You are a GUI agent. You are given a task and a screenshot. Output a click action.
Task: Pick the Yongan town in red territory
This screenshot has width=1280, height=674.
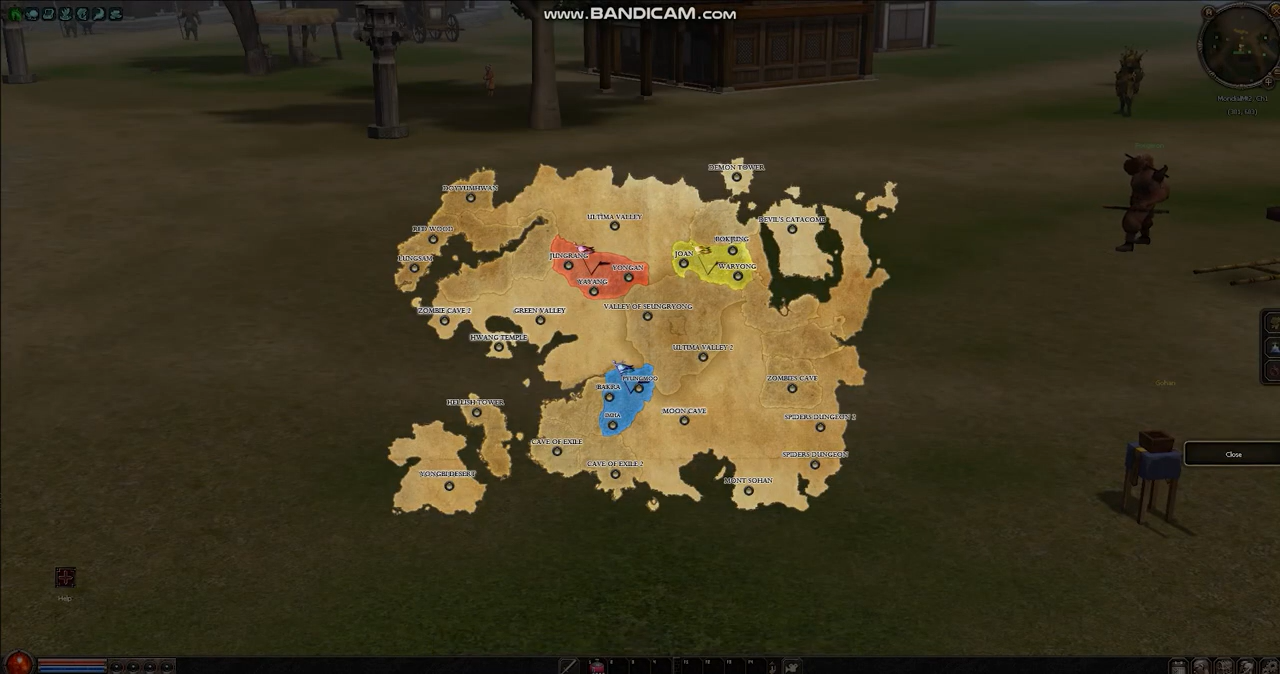point(628,278)
